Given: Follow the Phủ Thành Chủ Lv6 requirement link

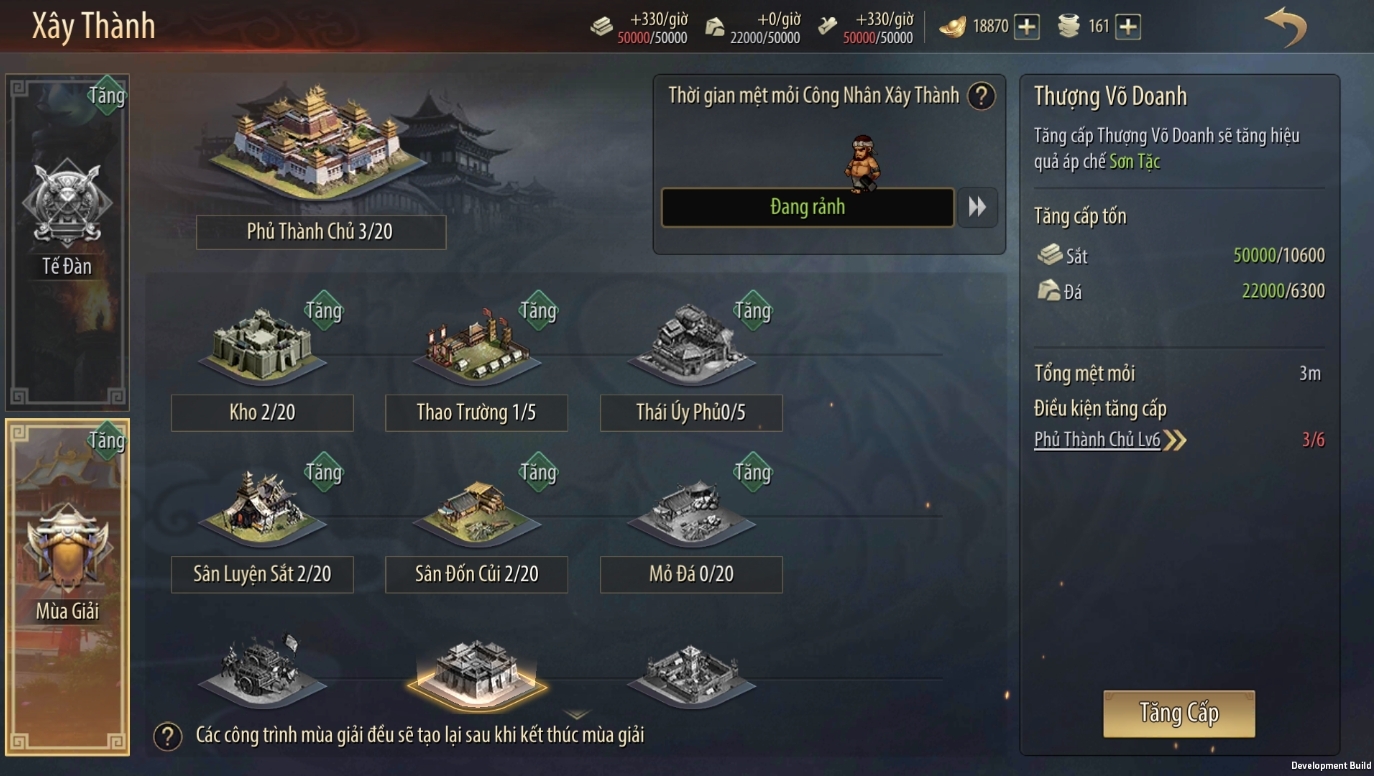Looking at the screenshot, I should (1098, 440).
